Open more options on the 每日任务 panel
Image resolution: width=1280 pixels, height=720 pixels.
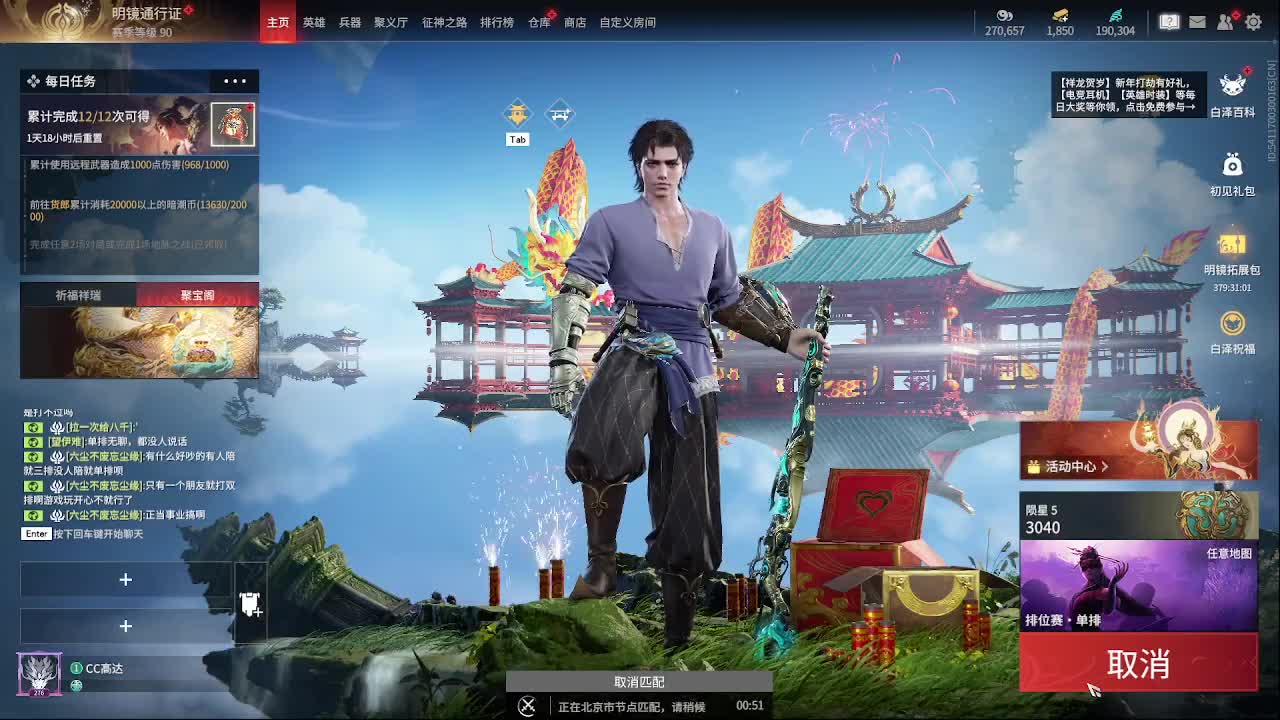tap(234, 81)
